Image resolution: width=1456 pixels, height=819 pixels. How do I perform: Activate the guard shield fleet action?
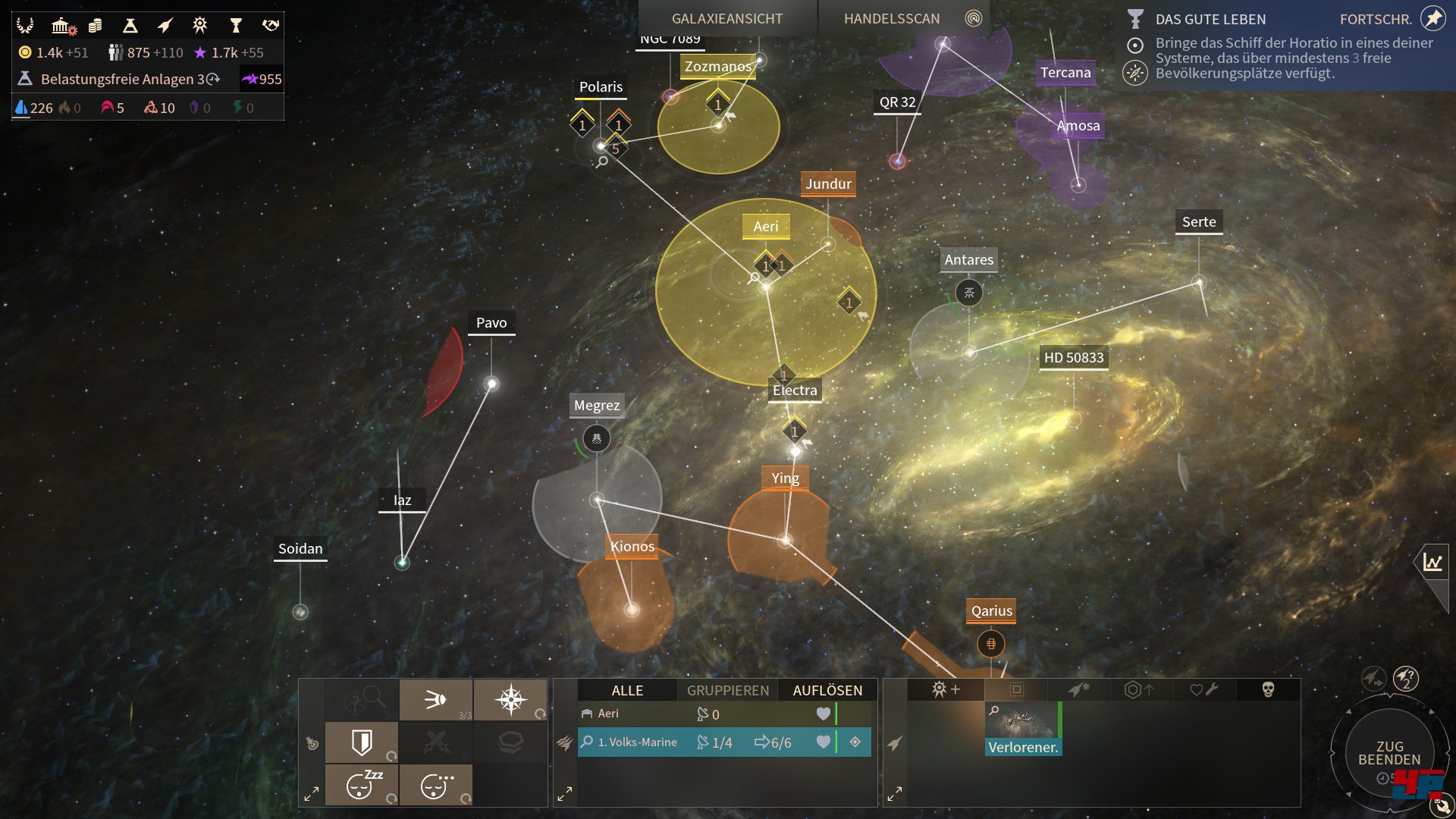pos(362,742)
